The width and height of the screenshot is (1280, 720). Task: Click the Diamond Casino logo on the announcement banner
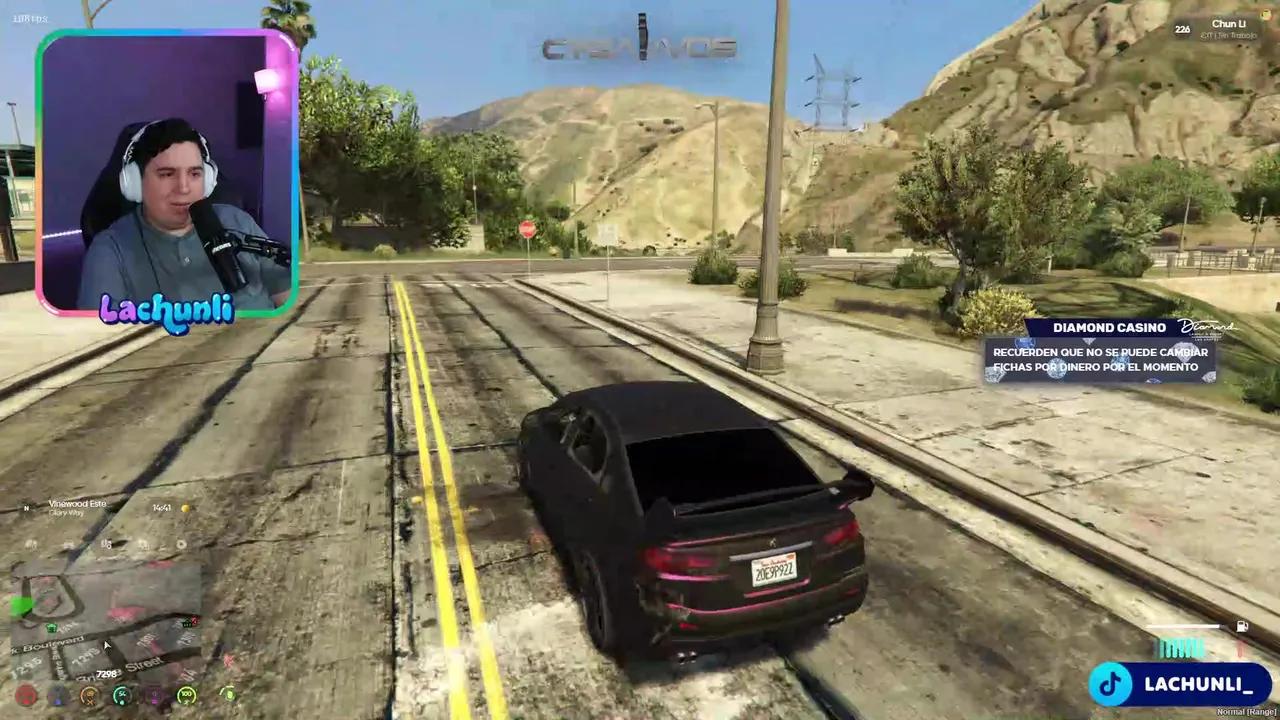[1210, 328]
